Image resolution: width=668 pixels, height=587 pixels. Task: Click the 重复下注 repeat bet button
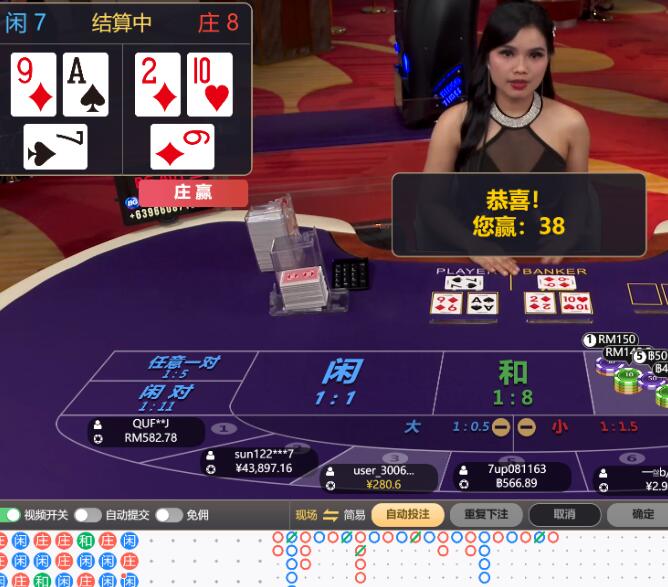pyautogui.click(x=486, y=515)
